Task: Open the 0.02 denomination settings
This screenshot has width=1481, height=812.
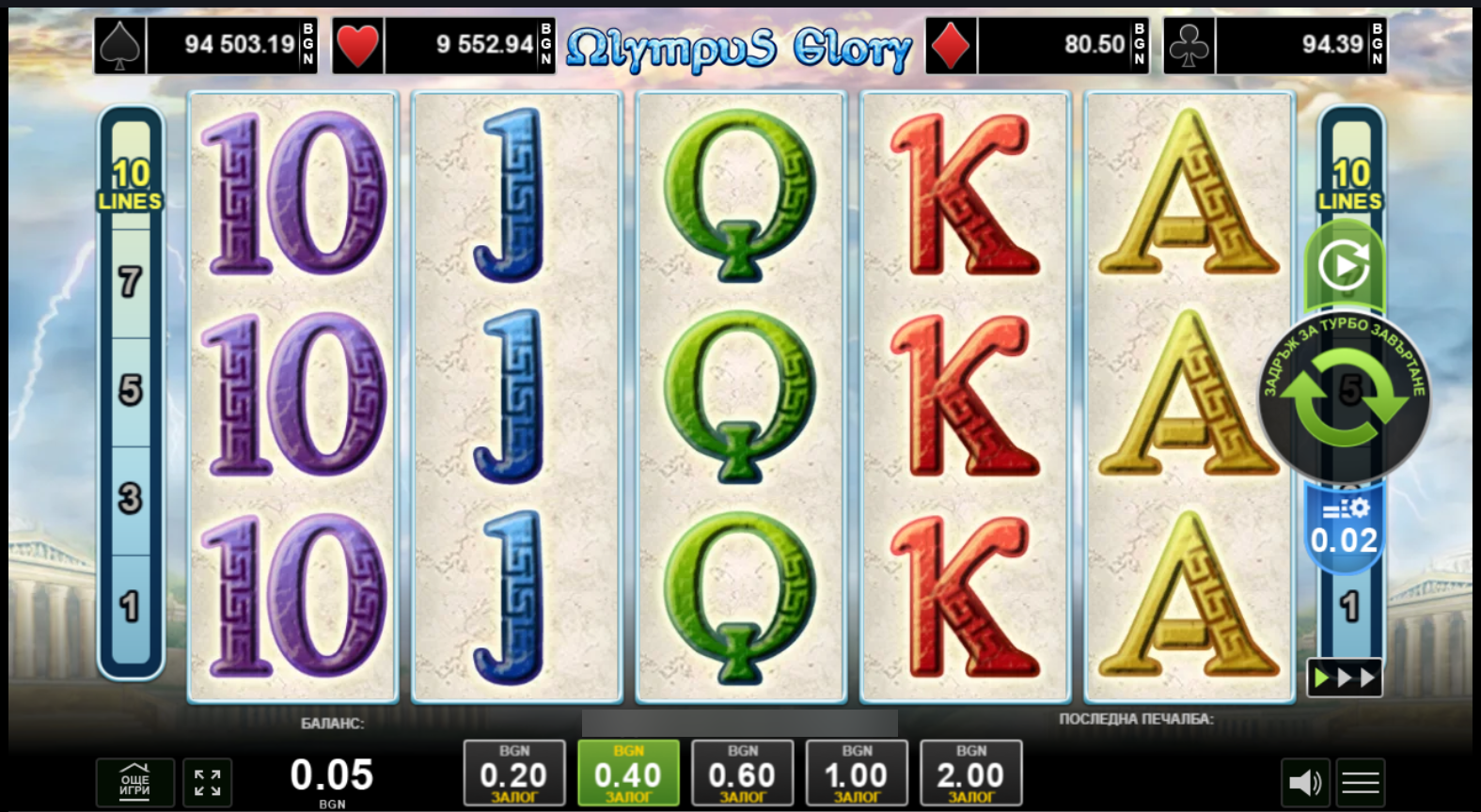Action: tap(1345, 528)
